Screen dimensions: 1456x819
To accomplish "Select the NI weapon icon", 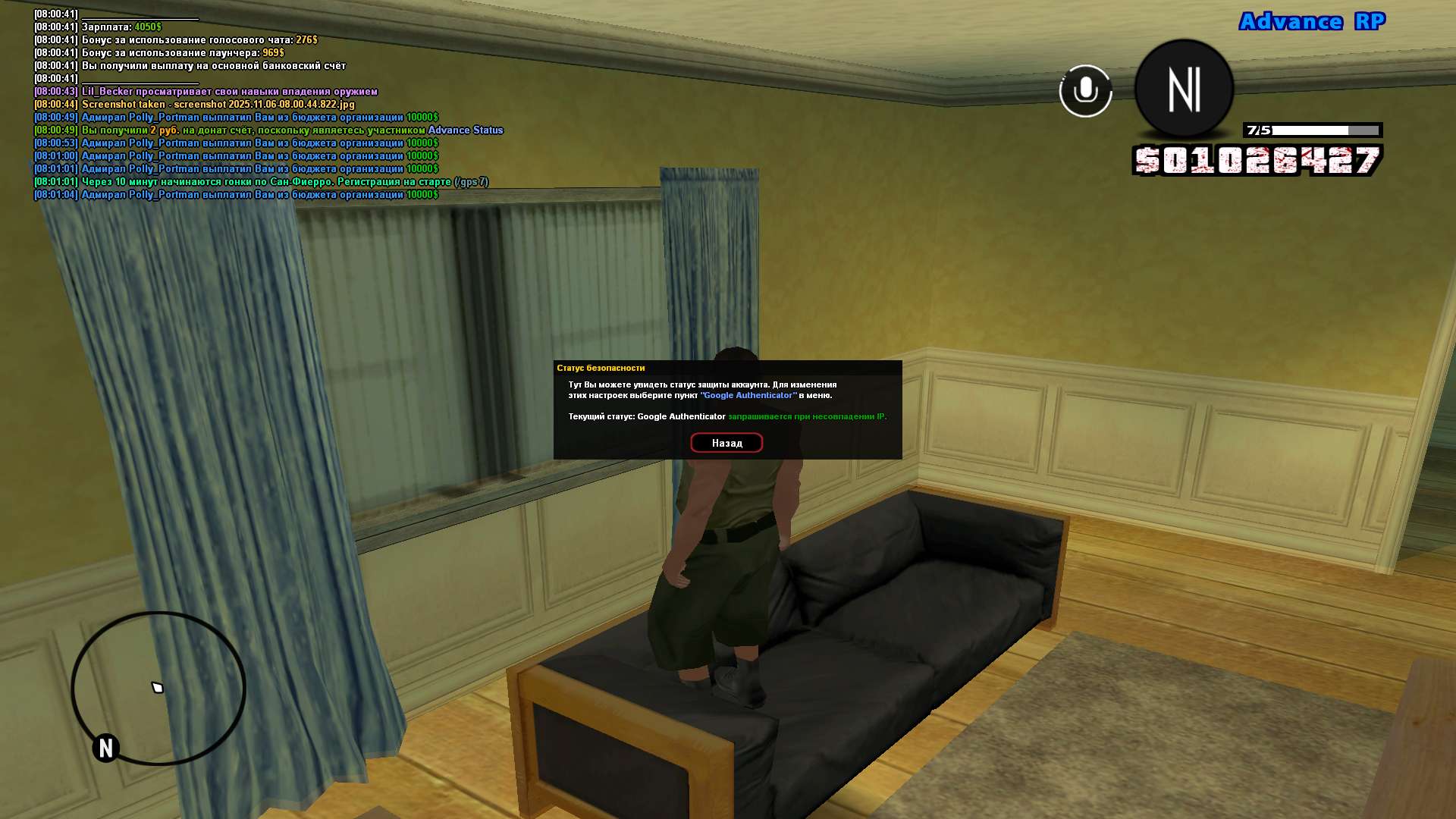I will [x=1184, y=89].
